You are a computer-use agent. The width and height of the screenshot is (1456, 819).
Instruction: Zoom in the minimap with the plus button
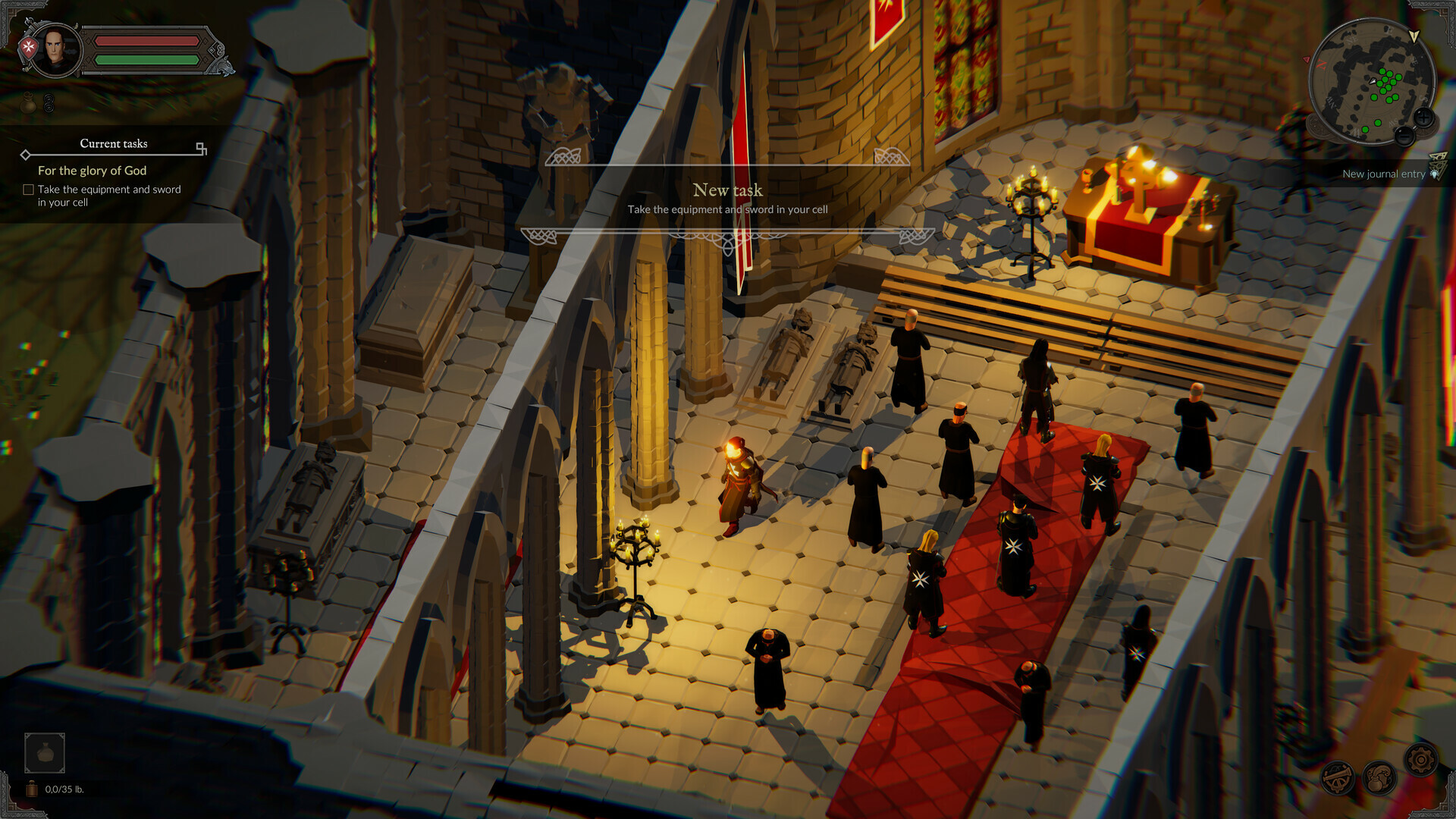coord(1423,118)
